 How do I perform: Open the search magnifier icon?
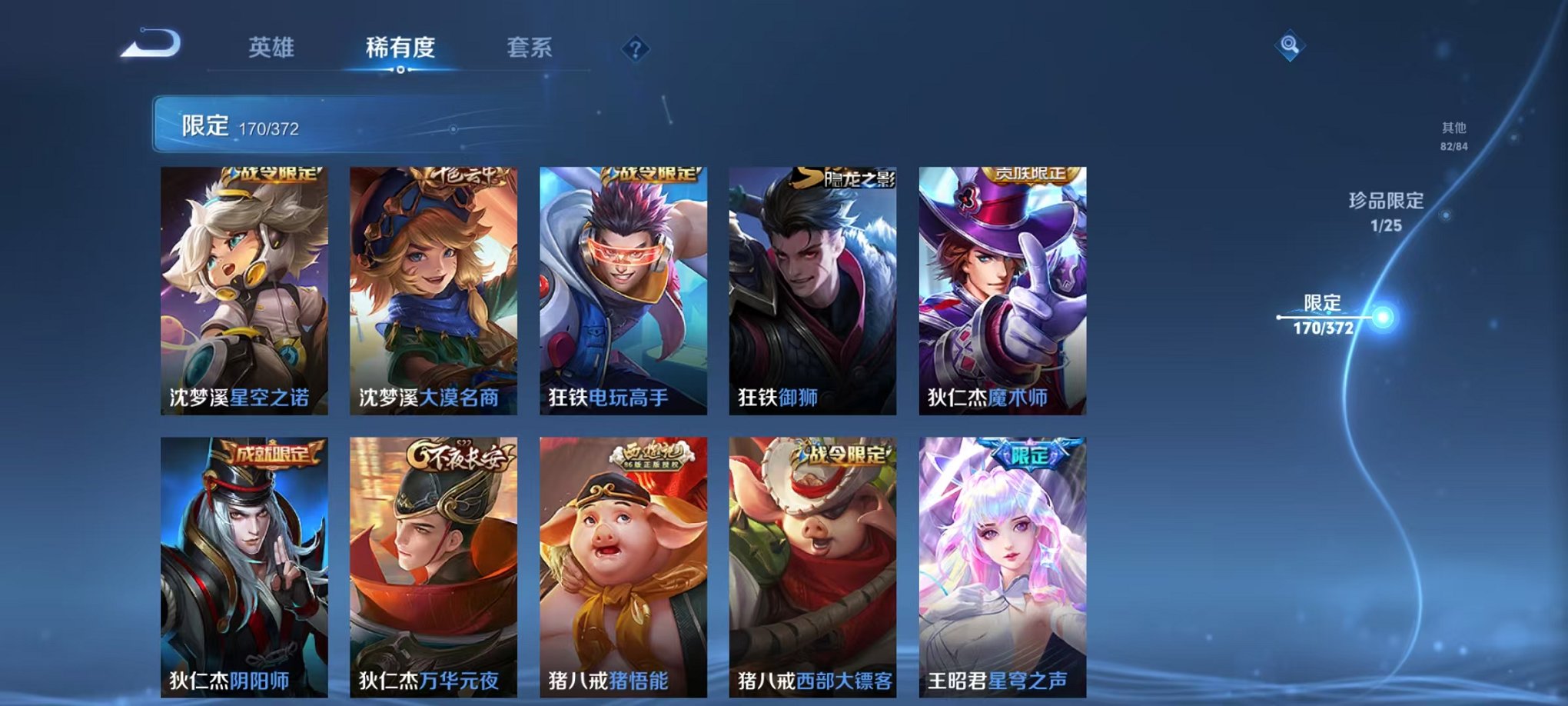pos(1290,46)
